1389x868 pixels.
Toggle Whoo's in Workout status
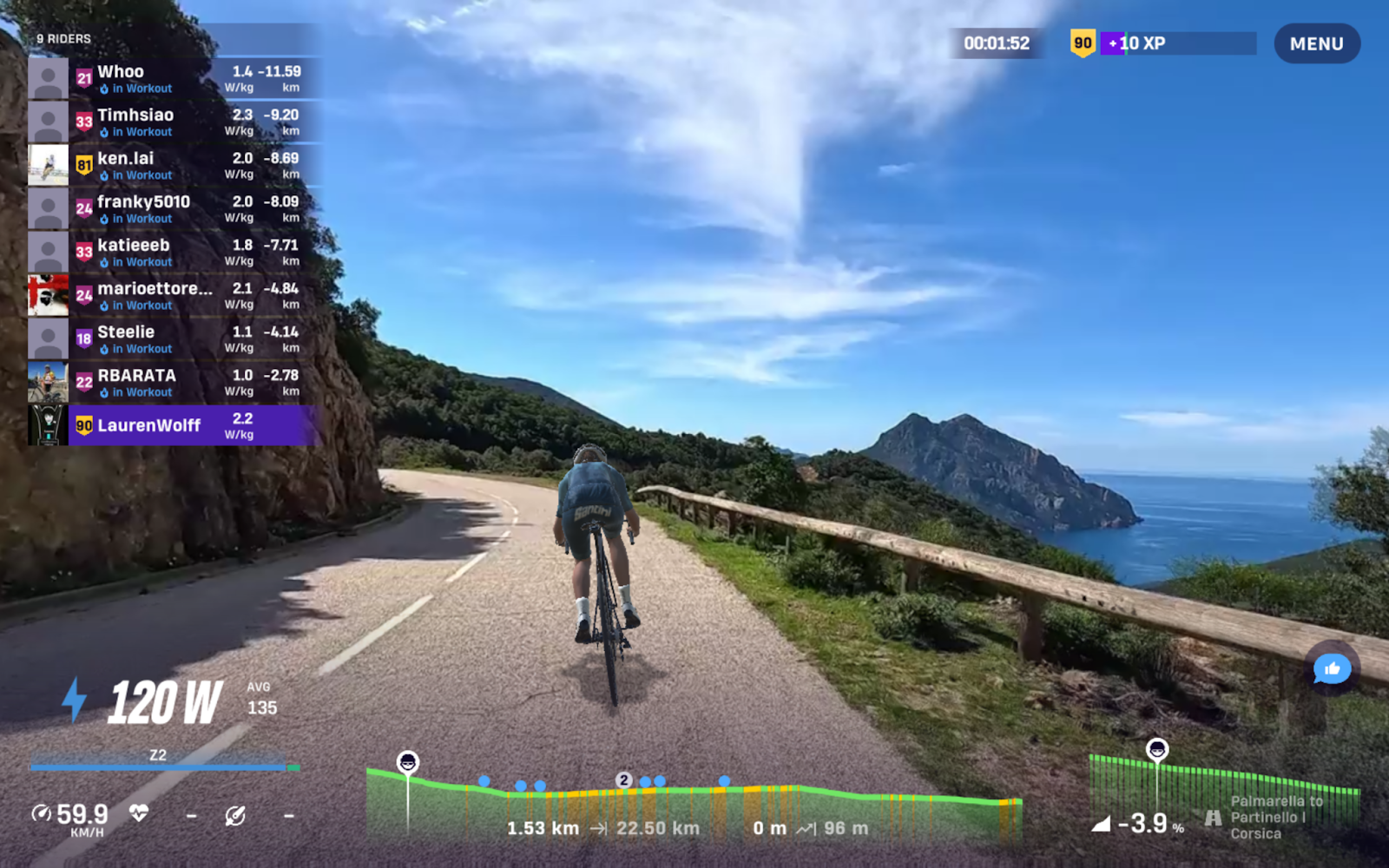tap(136, 88)
